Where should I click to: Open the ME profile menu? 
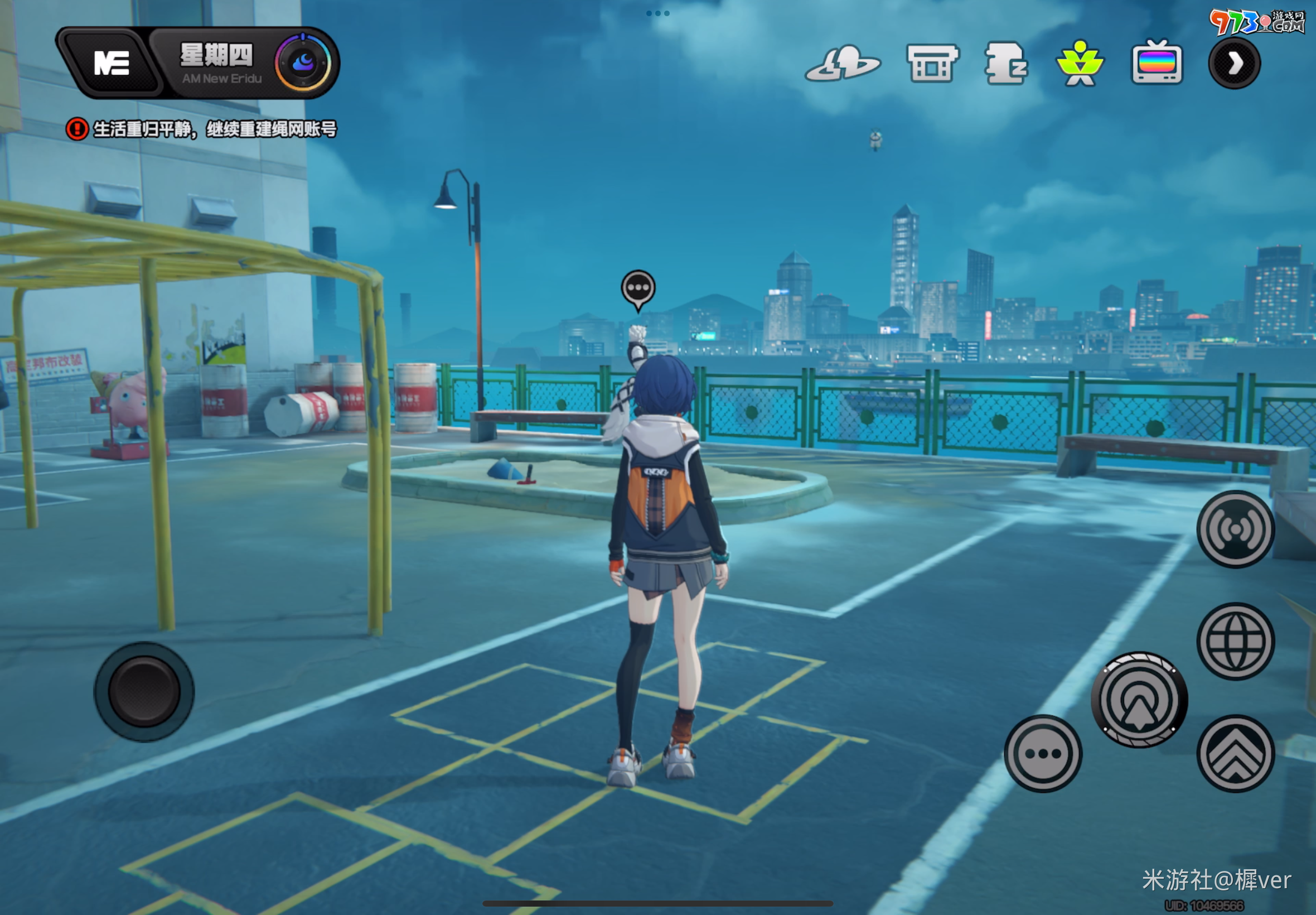point(111,63)
